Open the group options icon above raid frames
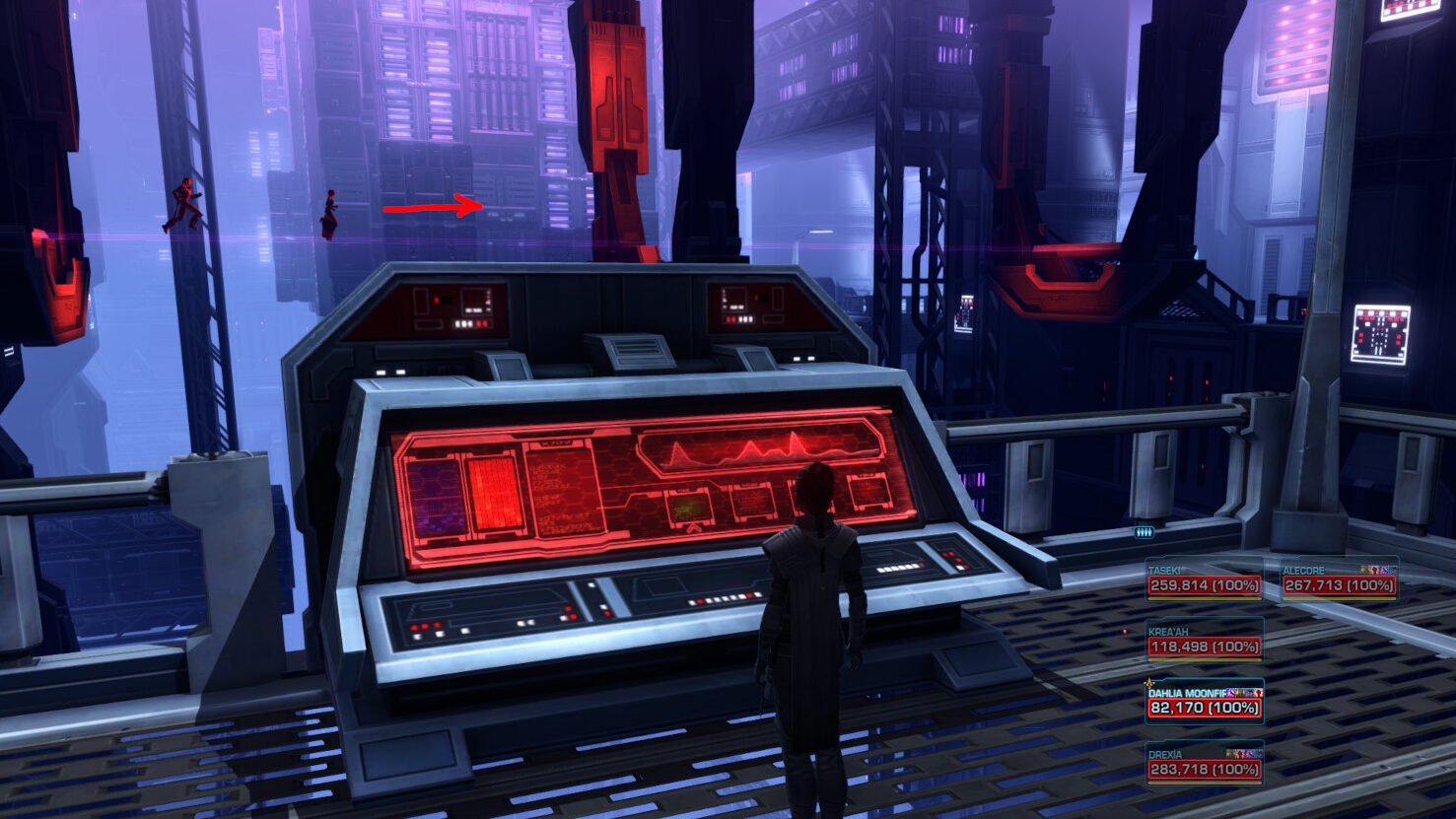The width and height of the screenshot is (1456, 819). (x=1144, y=532)
